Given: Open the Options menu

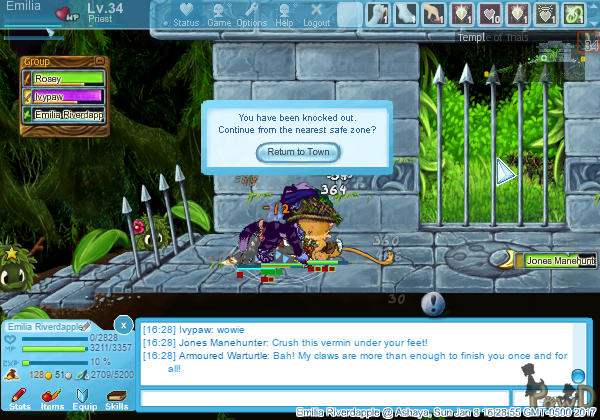Looking at the screenshot, I should 251,14.
